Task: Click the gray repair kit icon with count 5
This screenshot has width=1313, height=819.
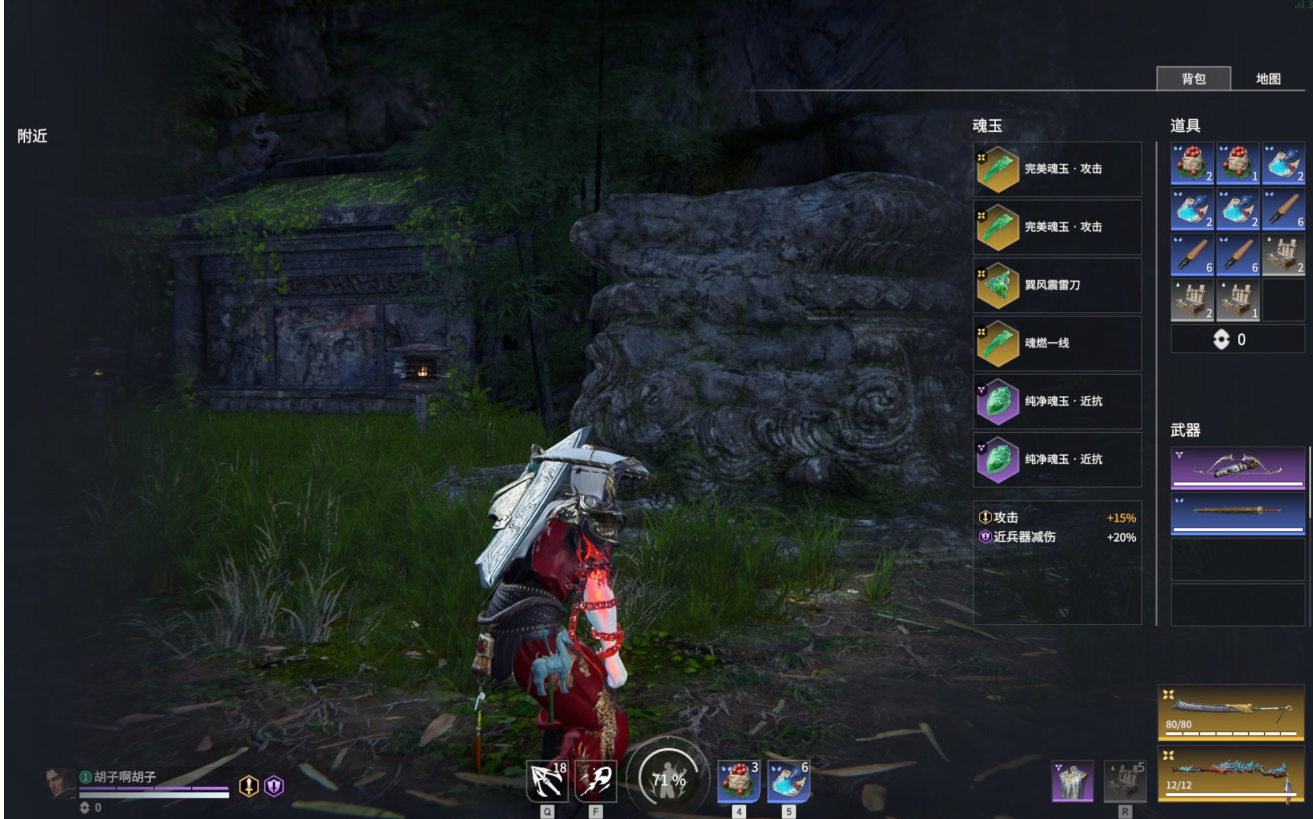Action: click(x=1125, y=781)
